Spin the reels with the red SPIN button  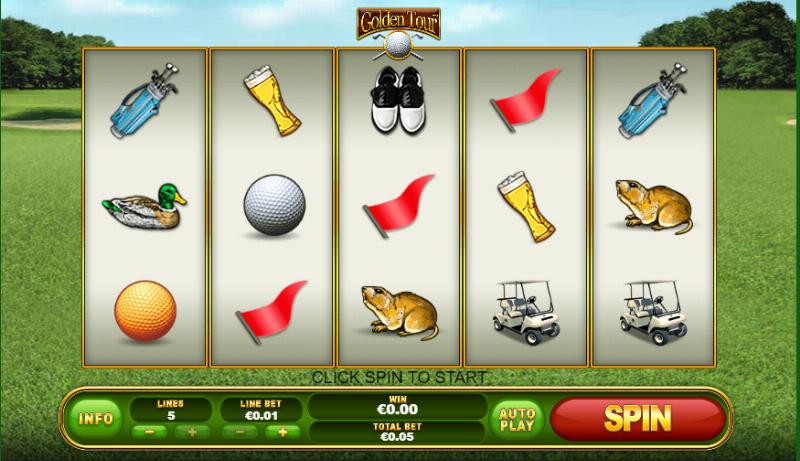[x=637, y=418]
